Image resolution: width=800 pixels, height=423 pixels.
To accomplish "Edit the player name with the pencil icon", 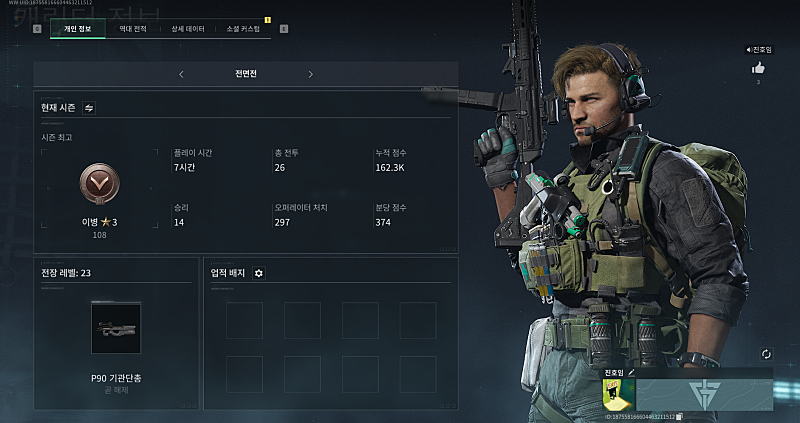I will click(x=631, y=372).
